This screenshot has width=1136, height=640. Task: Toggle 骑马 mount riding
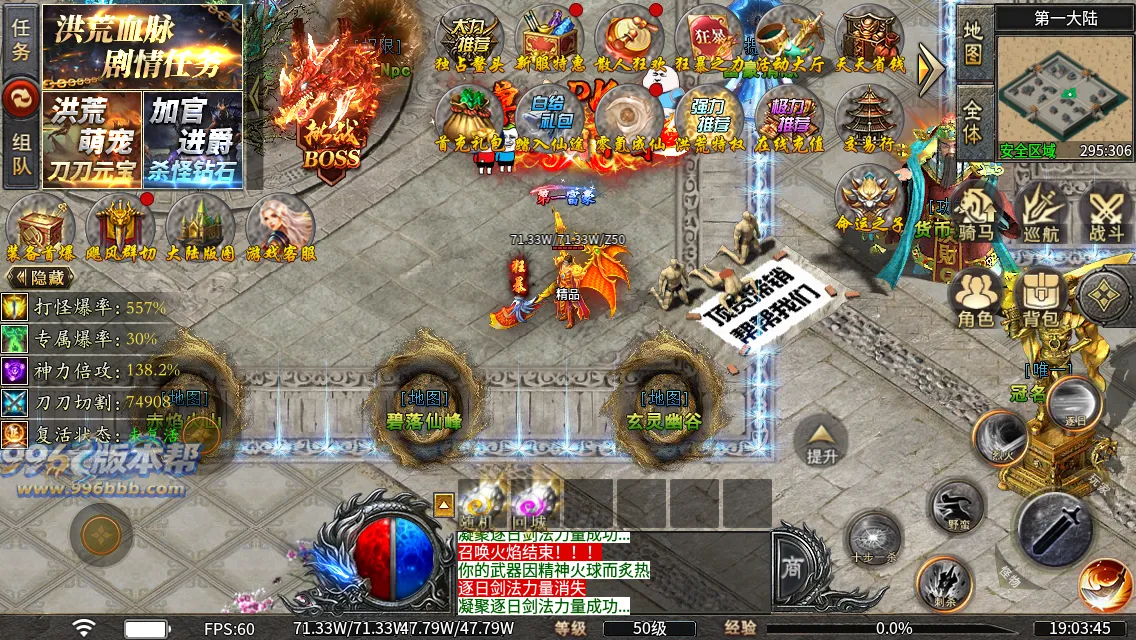click(974, 214)
